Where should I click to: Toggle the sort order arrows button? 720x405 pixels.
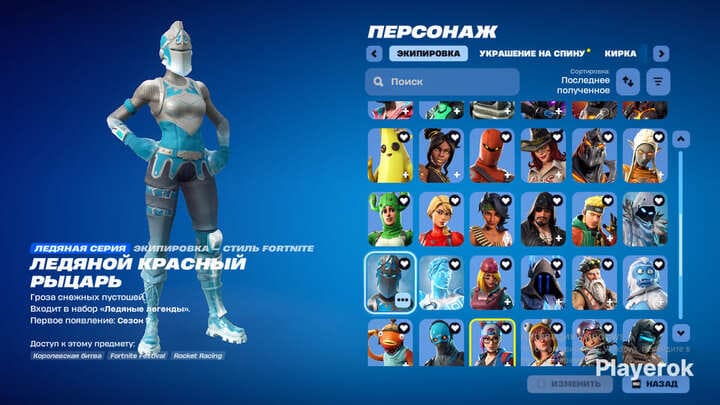click(x=629, y=82)
